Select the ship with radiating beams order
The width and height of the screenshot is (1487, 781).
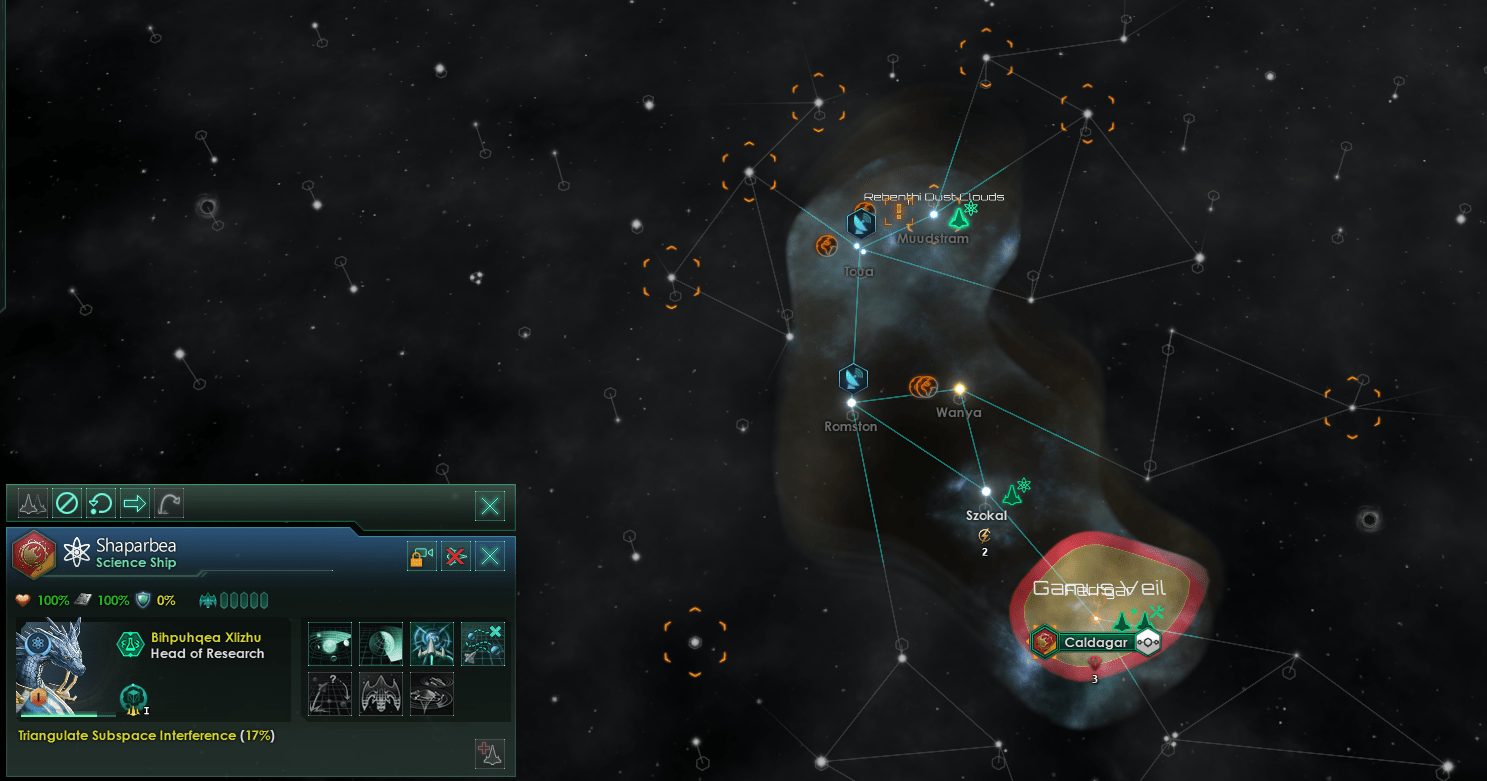click(432, 644)
